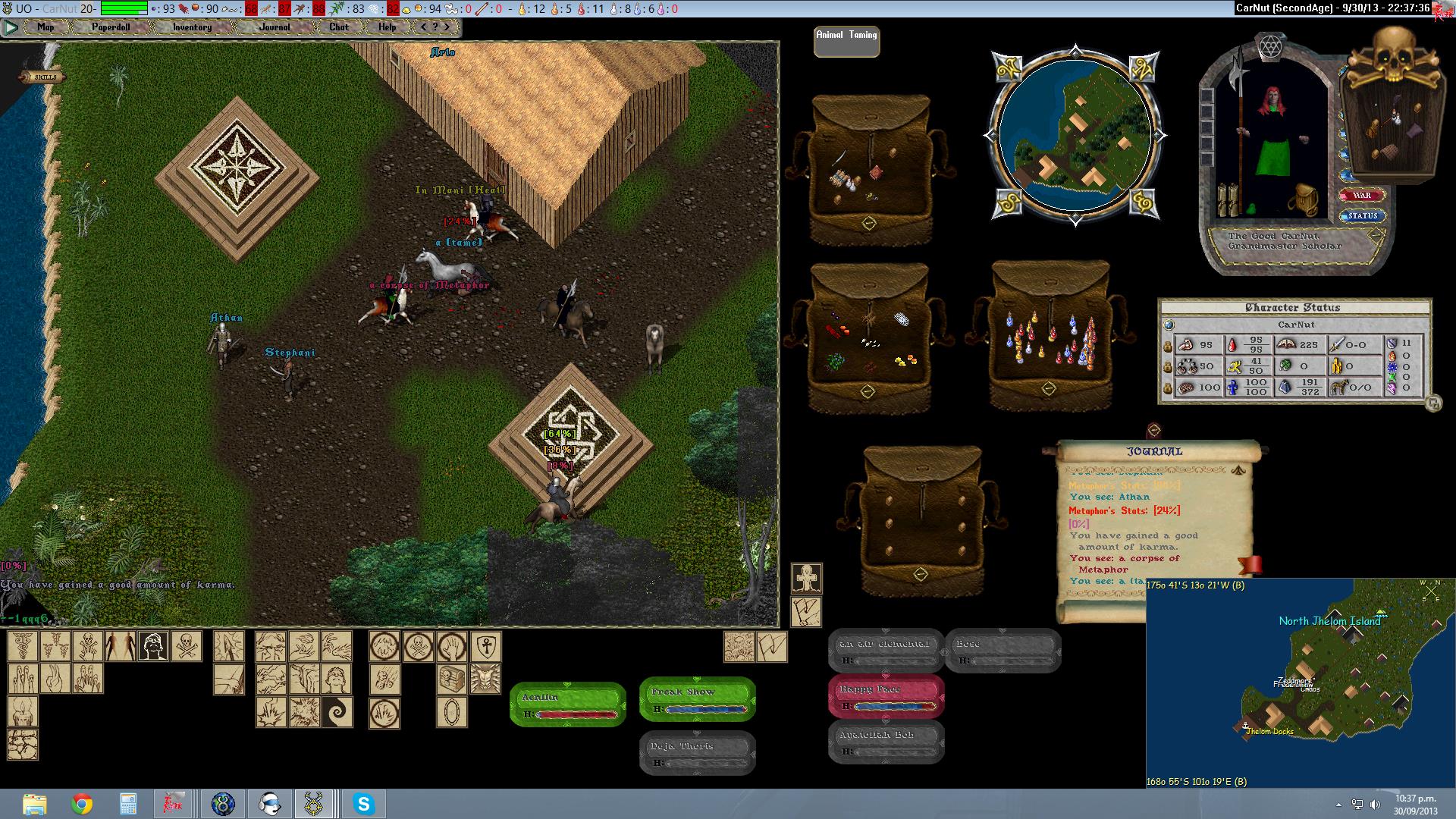This screenshot has width=1456, height=819.
Task: Select the red Happy Face health bar
Action: 886,695
